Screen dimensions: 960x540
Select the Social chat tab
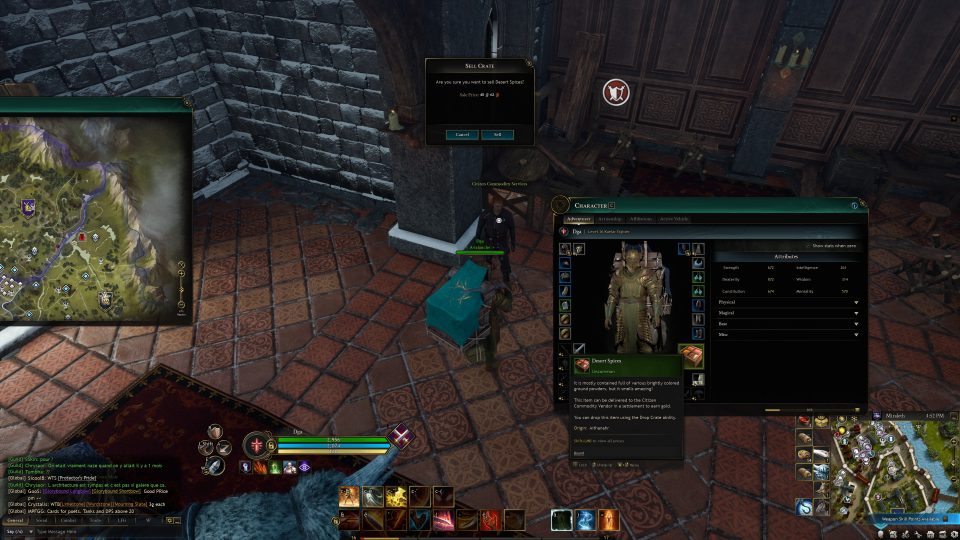(x=42, y=520)
